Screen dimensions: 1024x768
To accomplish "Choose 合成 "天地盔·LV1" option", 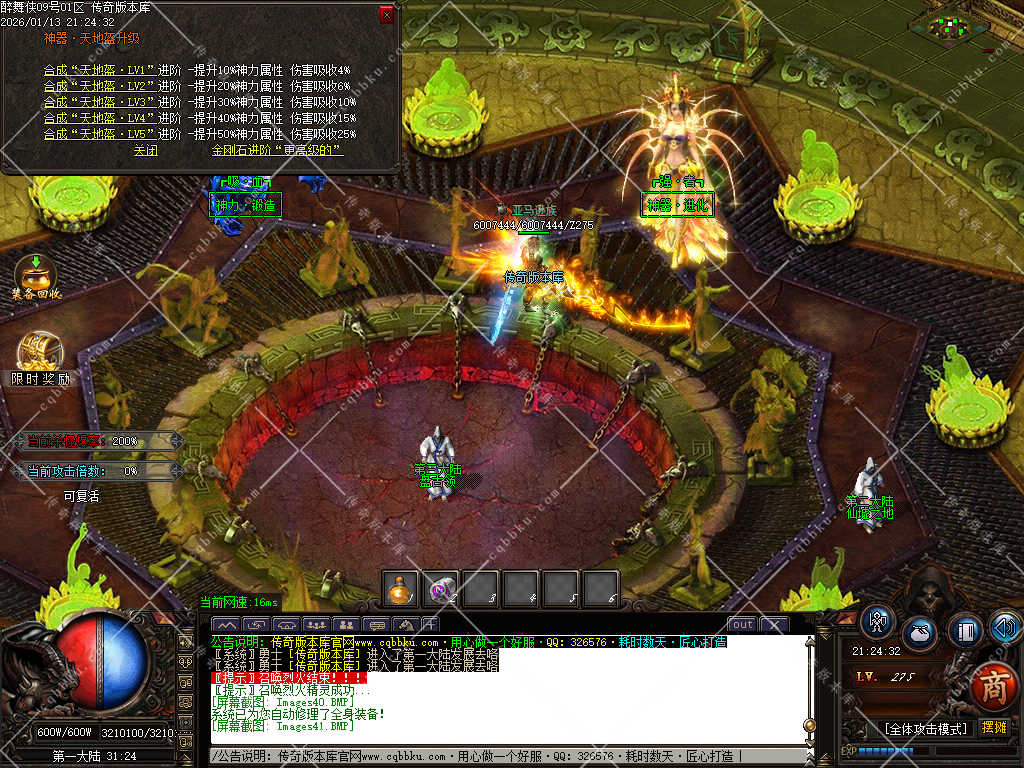I will (x=99, y=70).
